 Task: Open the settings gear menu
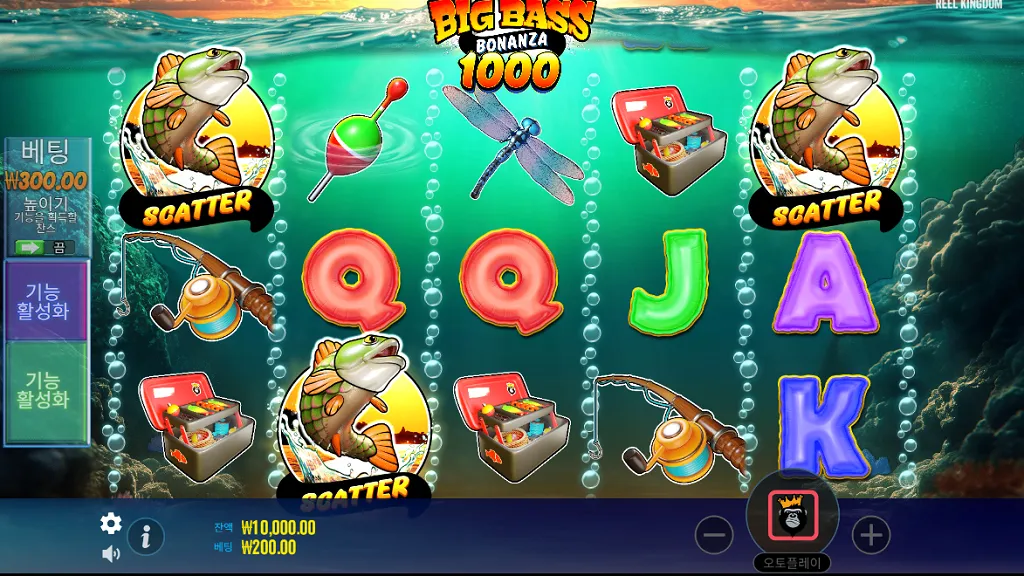tap(111, 523)
